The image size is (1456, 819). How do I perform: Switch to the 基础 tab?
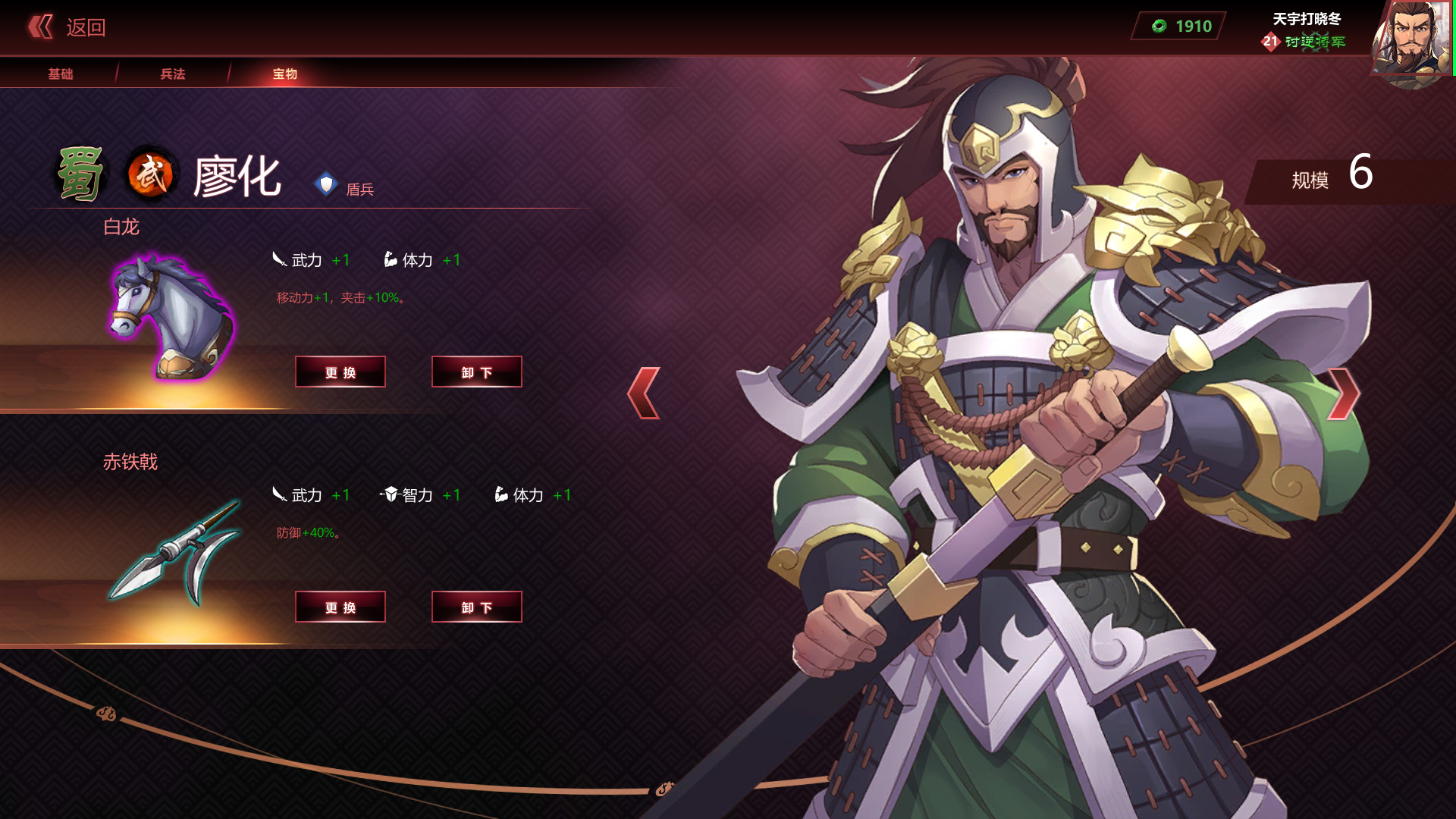click(x=61, y=74)
